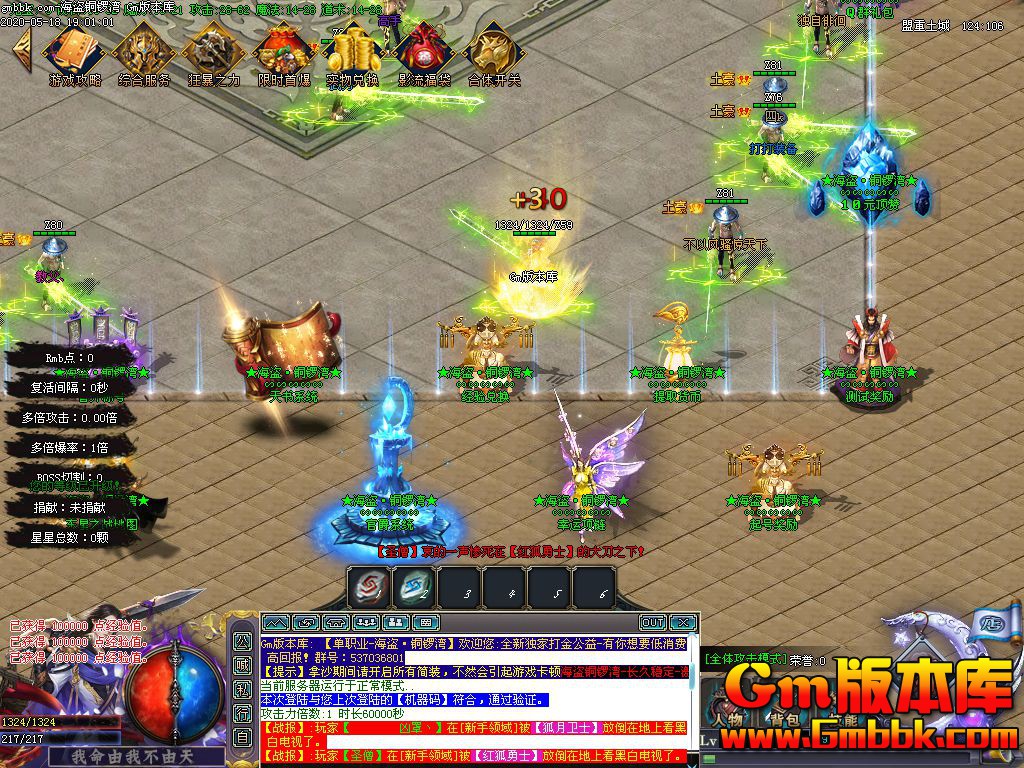This screenshot has width=1024, height=768.
Task: Switch to the 公 public chat channel
Action: pos(243,641)
